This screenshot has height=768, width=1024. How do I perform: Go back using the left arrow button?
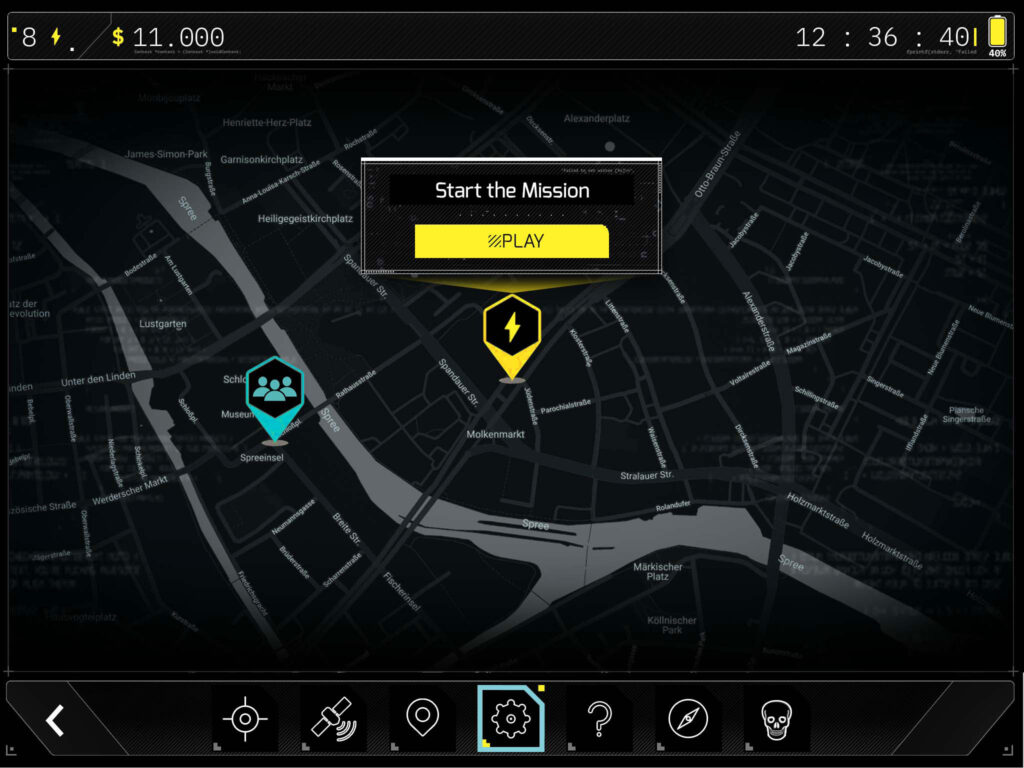point(56,720)
